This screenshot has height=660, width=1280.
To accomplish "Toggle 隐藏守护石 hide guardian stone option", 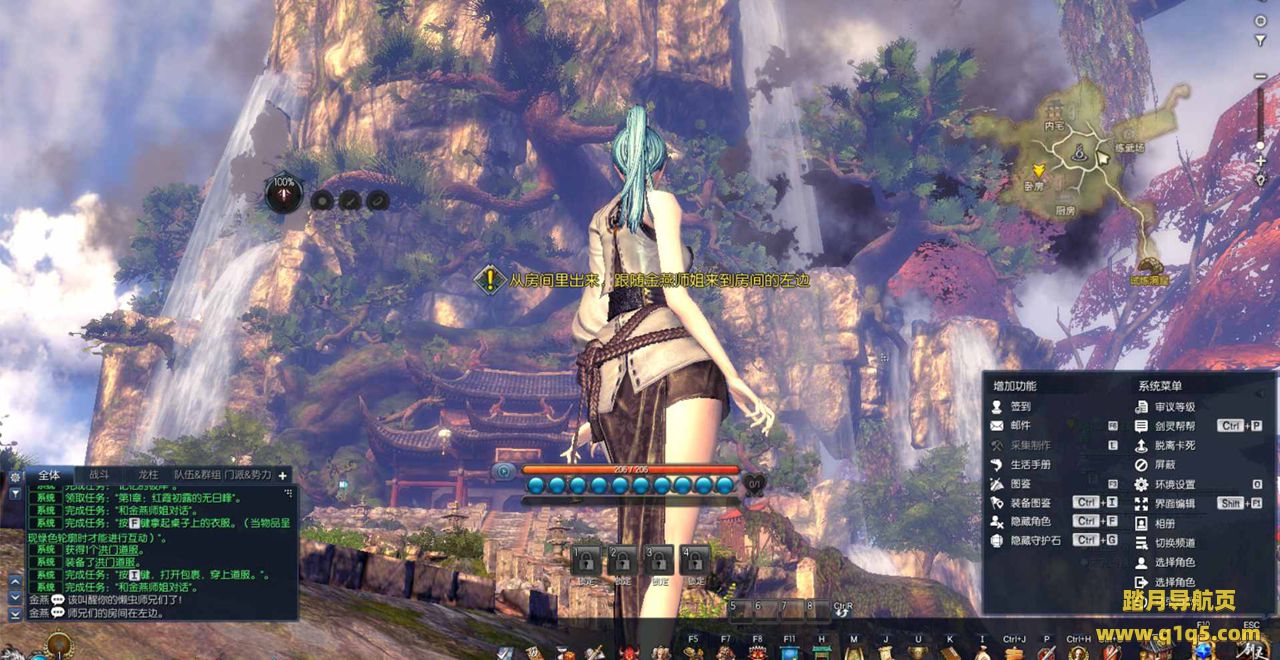I will click(x=1034, y=541).
